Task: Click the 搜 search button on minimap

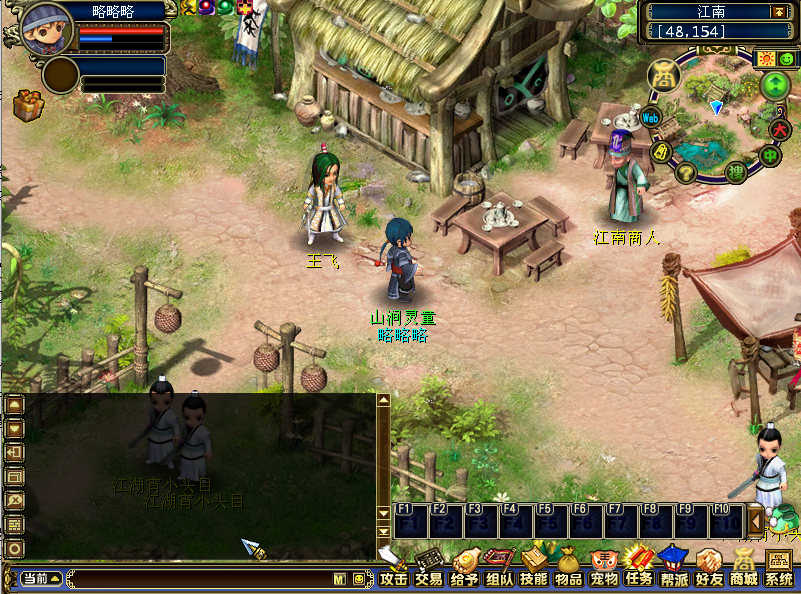Action: (x=735, y=173)
